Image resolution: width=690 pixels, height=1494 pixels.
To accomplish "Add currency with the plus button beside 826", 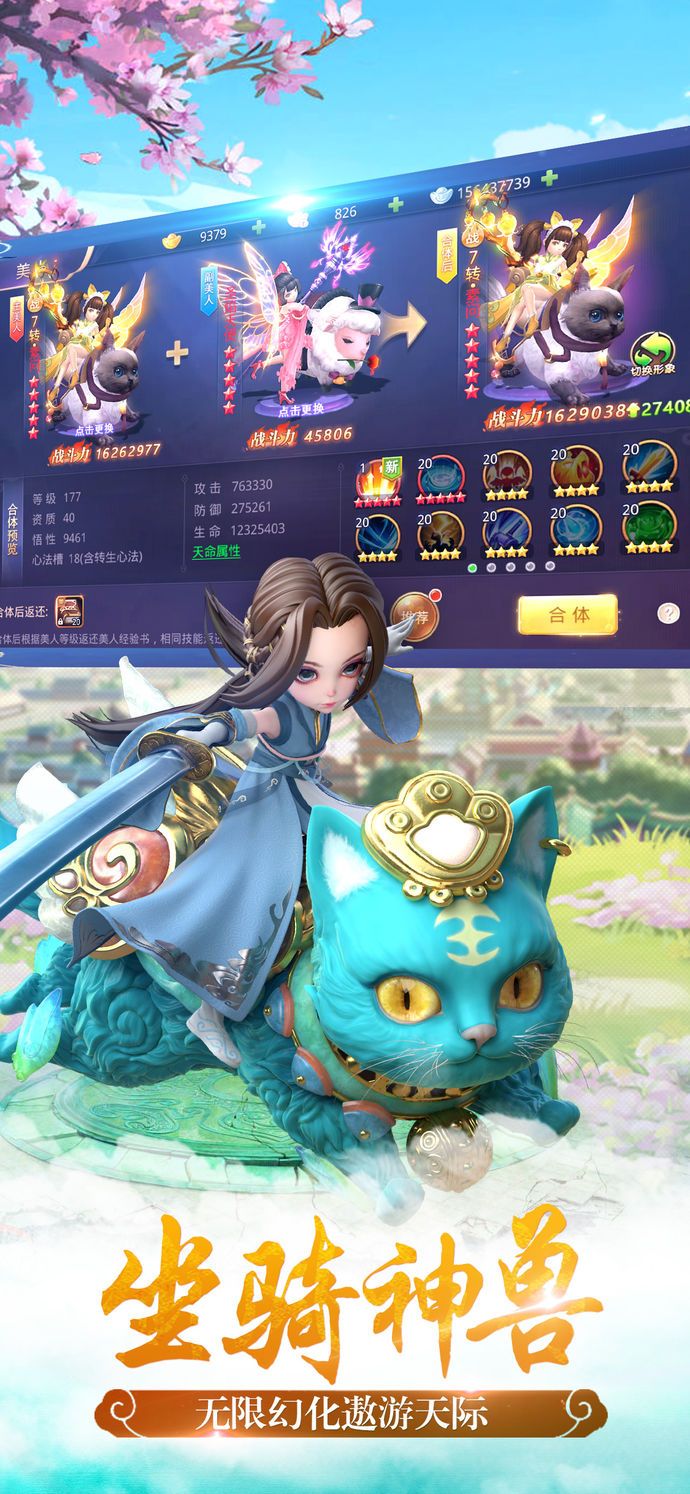I will (x=396, y=204).
